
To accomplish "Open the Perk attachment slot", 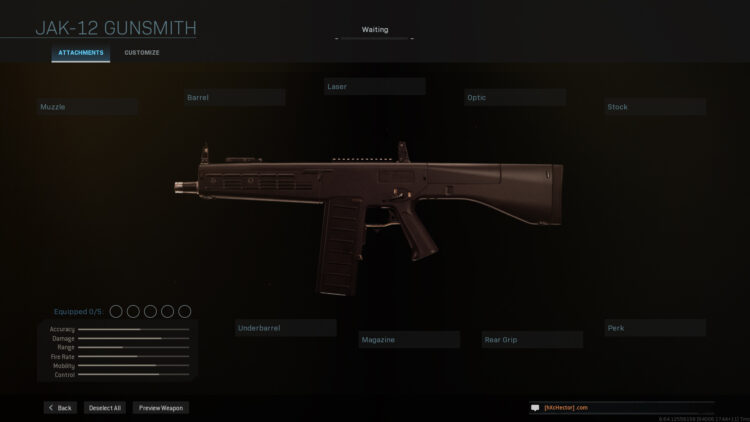I will [x=655, y=328].
